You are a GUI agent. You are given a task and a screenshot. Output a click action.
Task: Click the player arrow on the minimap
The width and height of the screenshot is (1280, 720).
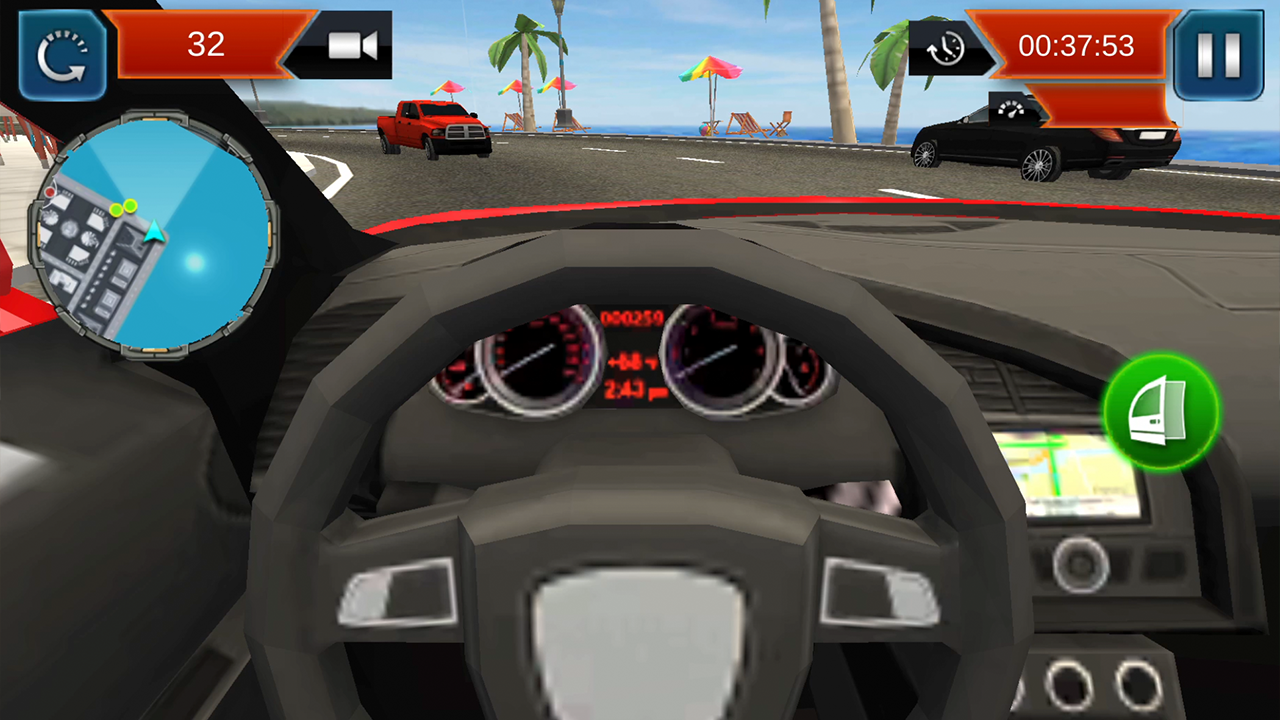(x=154, y=232)
